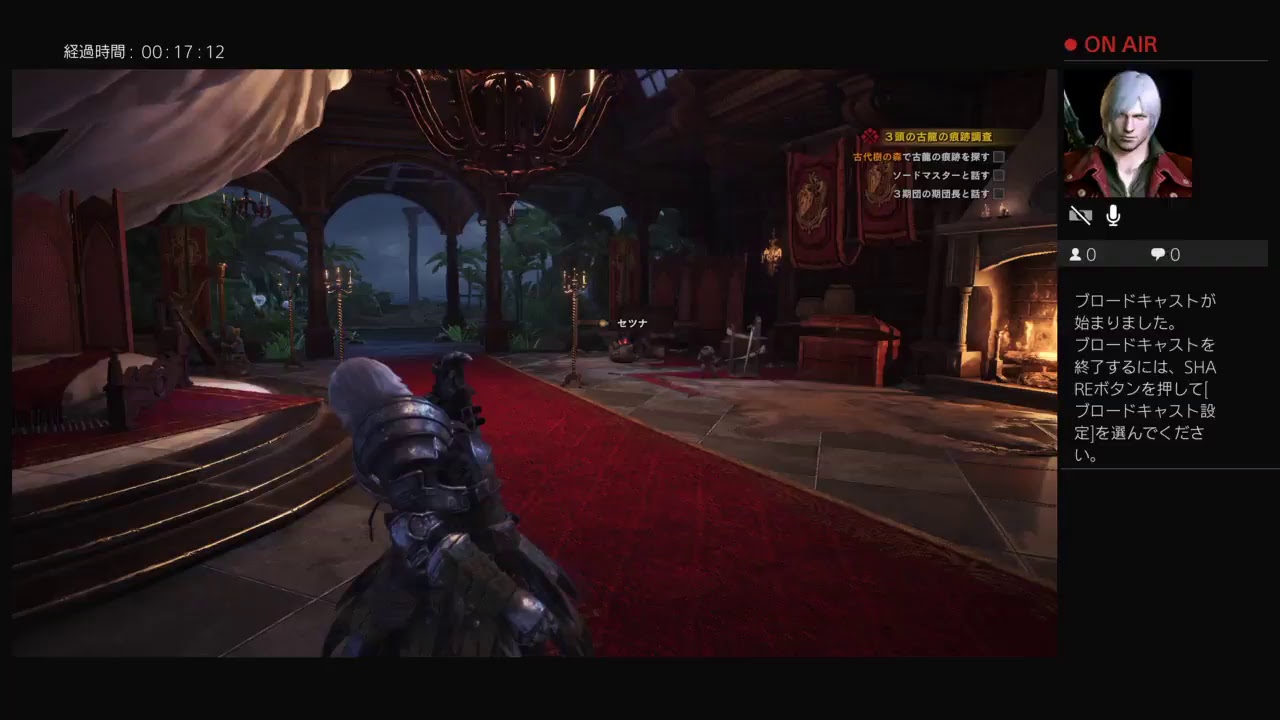This screenshot has width=1280, height=720.
Task: Click the red ON AIR indicator dot
Action: 1071,44
